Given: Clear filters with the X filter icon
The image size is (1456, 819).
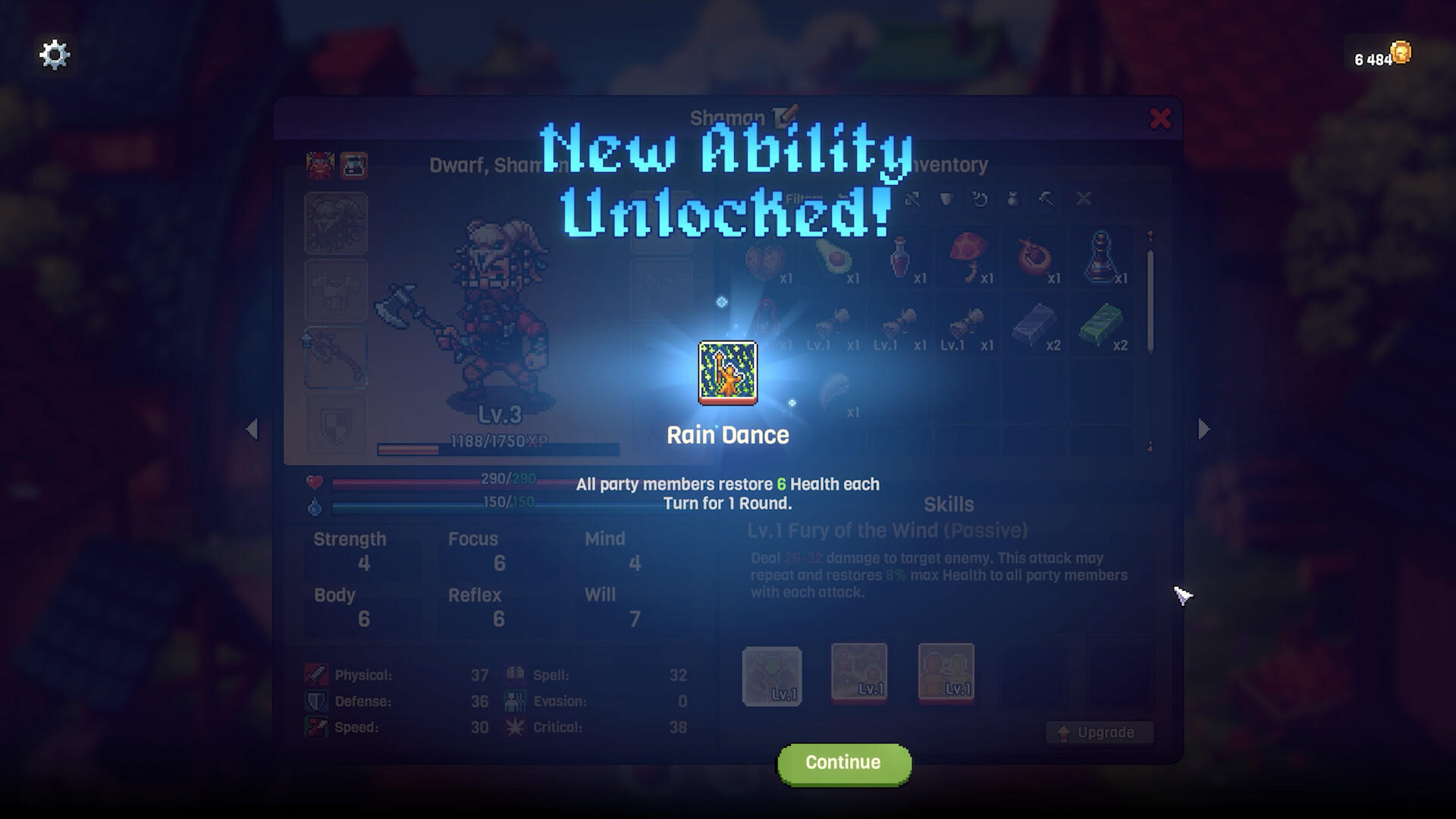Looking at the screenshot, I should 1083,199.
